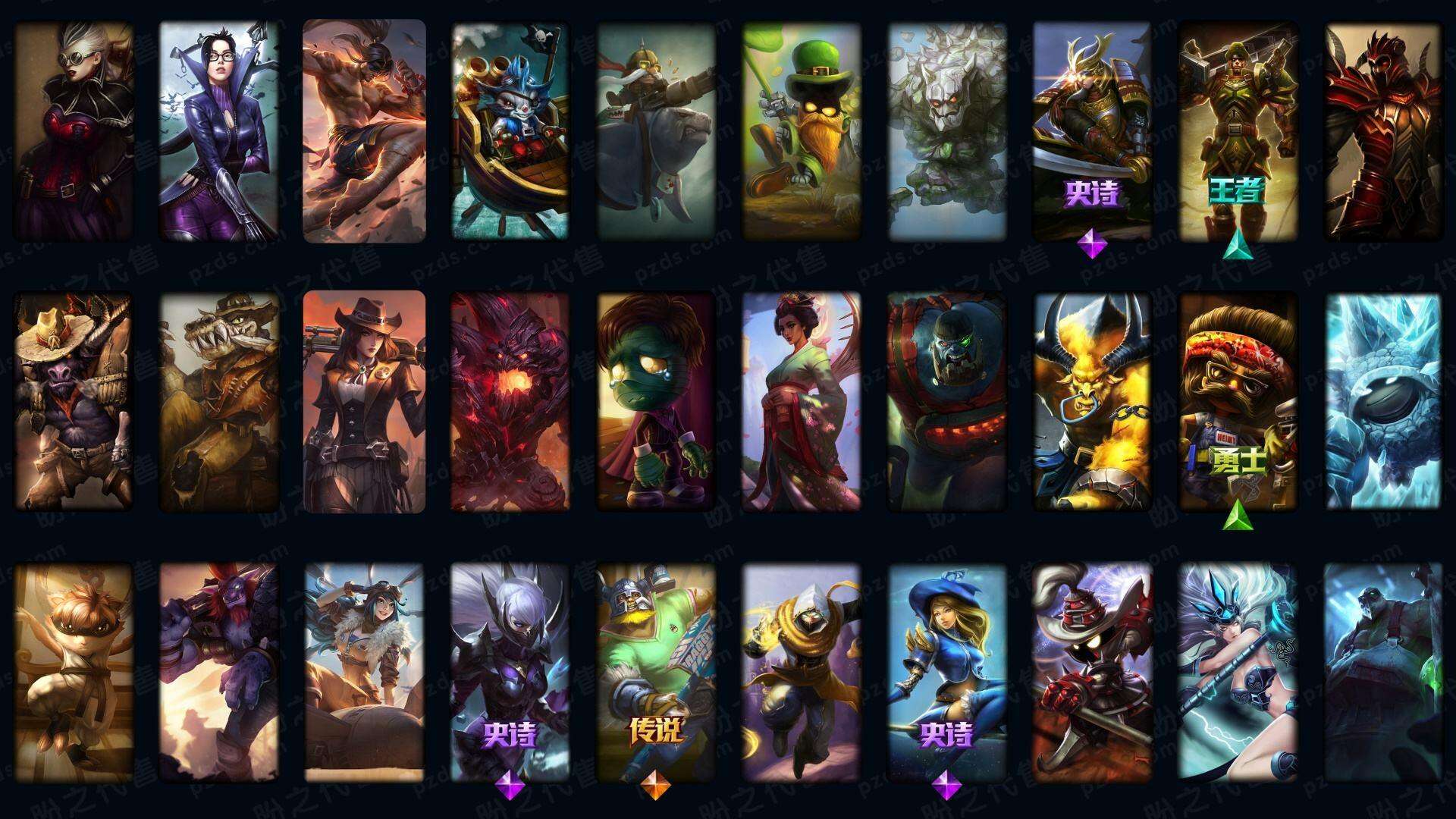The width and height of the screenshot is (1456, 819).
Task: Select the kimono-clad woman skin card
Action: 801,400
